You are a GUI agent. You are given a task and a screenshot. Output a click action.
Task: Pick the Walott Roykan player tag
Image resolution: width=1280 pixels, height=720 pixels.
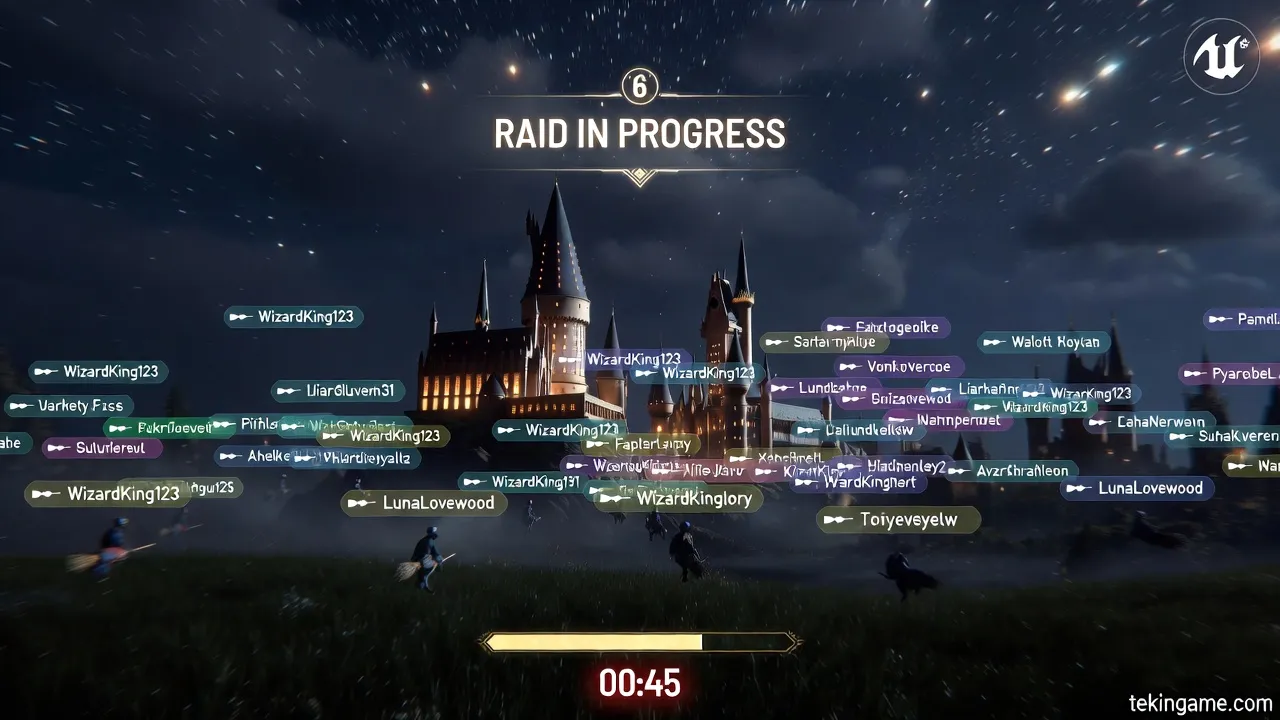[1043, 342]
